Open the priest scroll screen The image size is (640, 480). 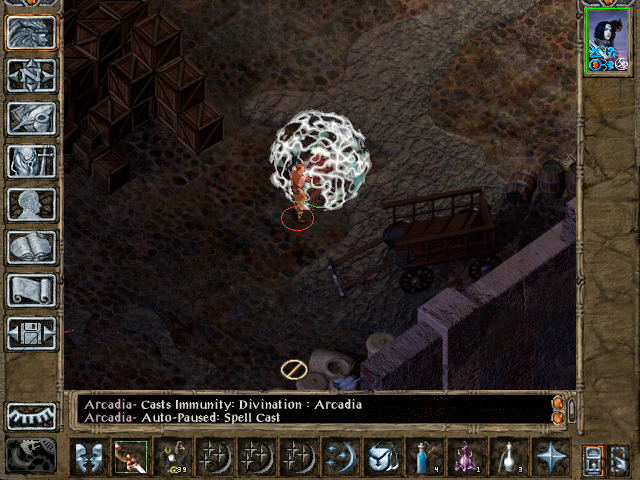[x=31, y=290]
